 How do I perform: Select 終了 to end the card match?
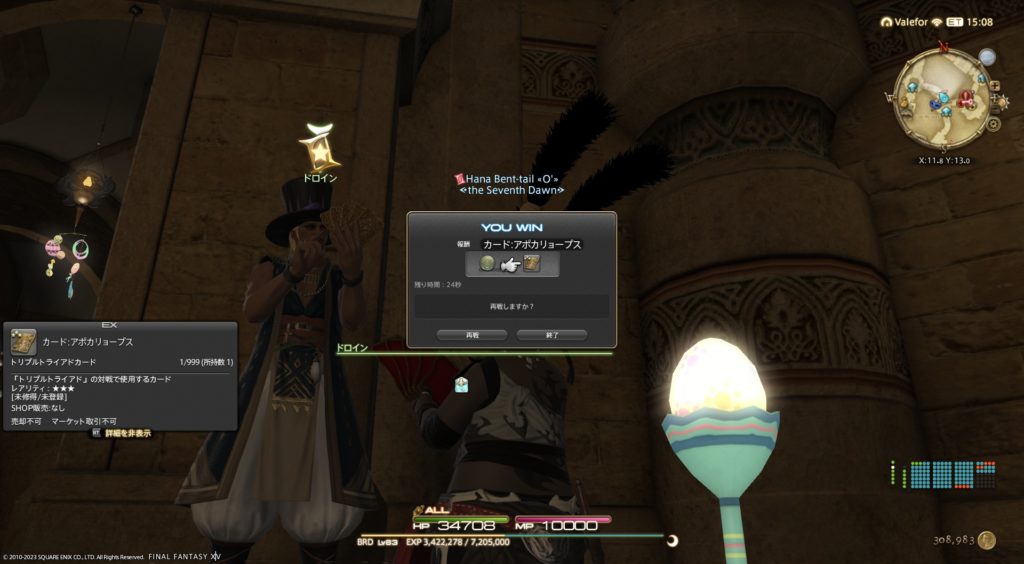551,335
